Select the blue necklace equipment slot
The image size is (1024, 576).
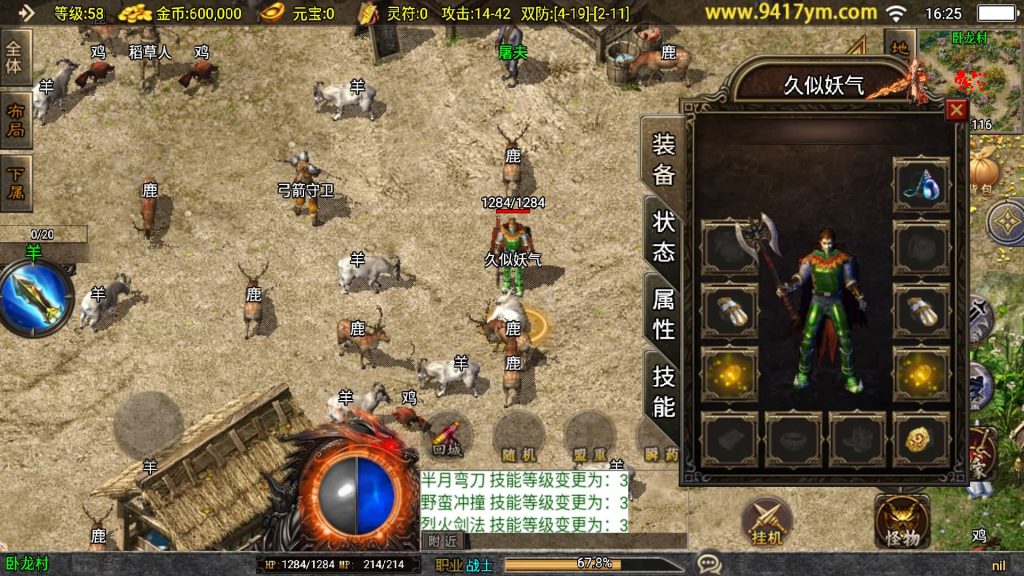coord(921,183)
